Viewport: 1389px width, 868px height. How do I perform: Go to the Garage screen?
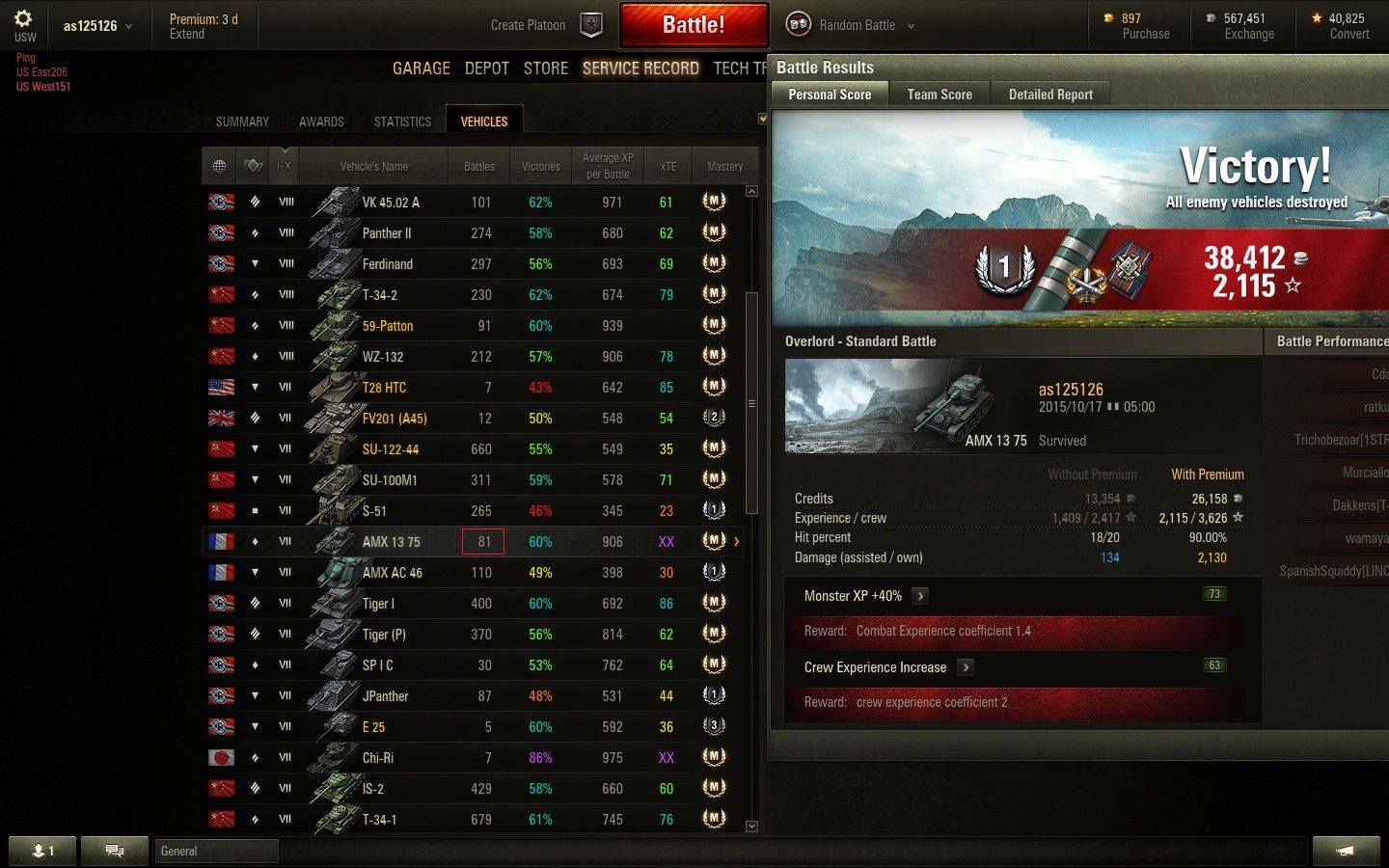tap(421, 68)
